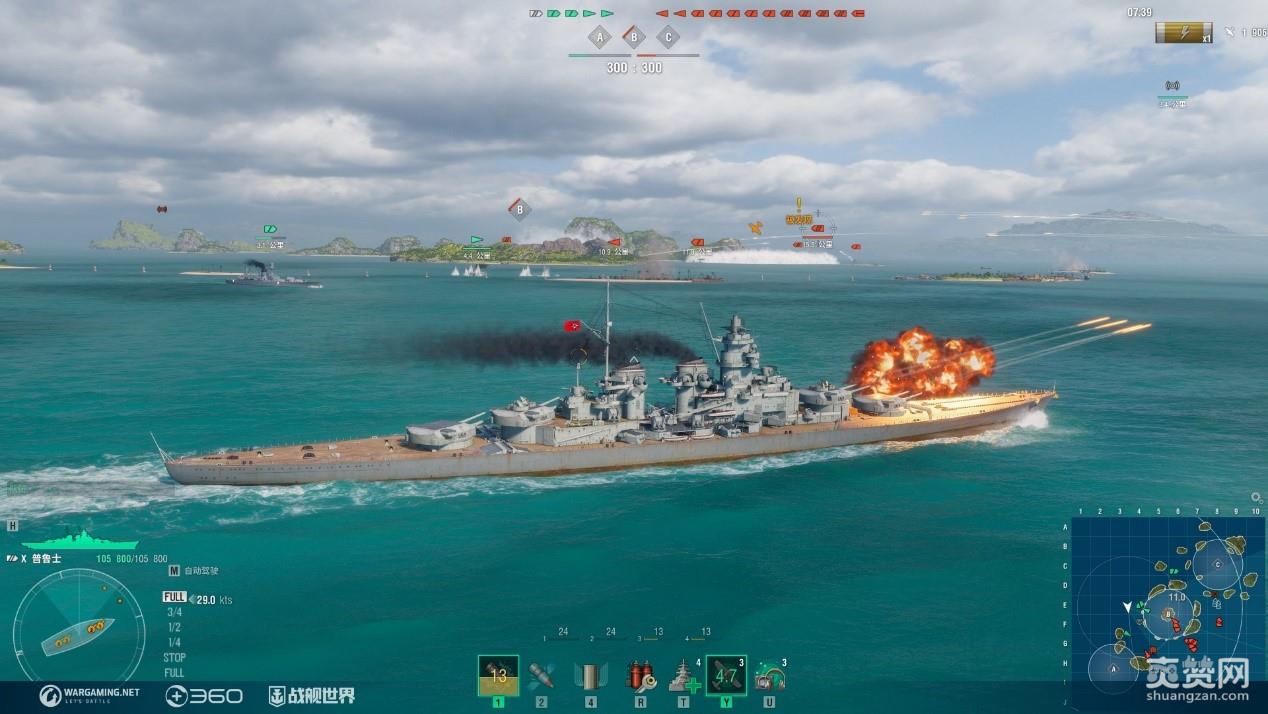Select the high-explosive shell slot
1268x714 pixels.
tap(498, 675)
